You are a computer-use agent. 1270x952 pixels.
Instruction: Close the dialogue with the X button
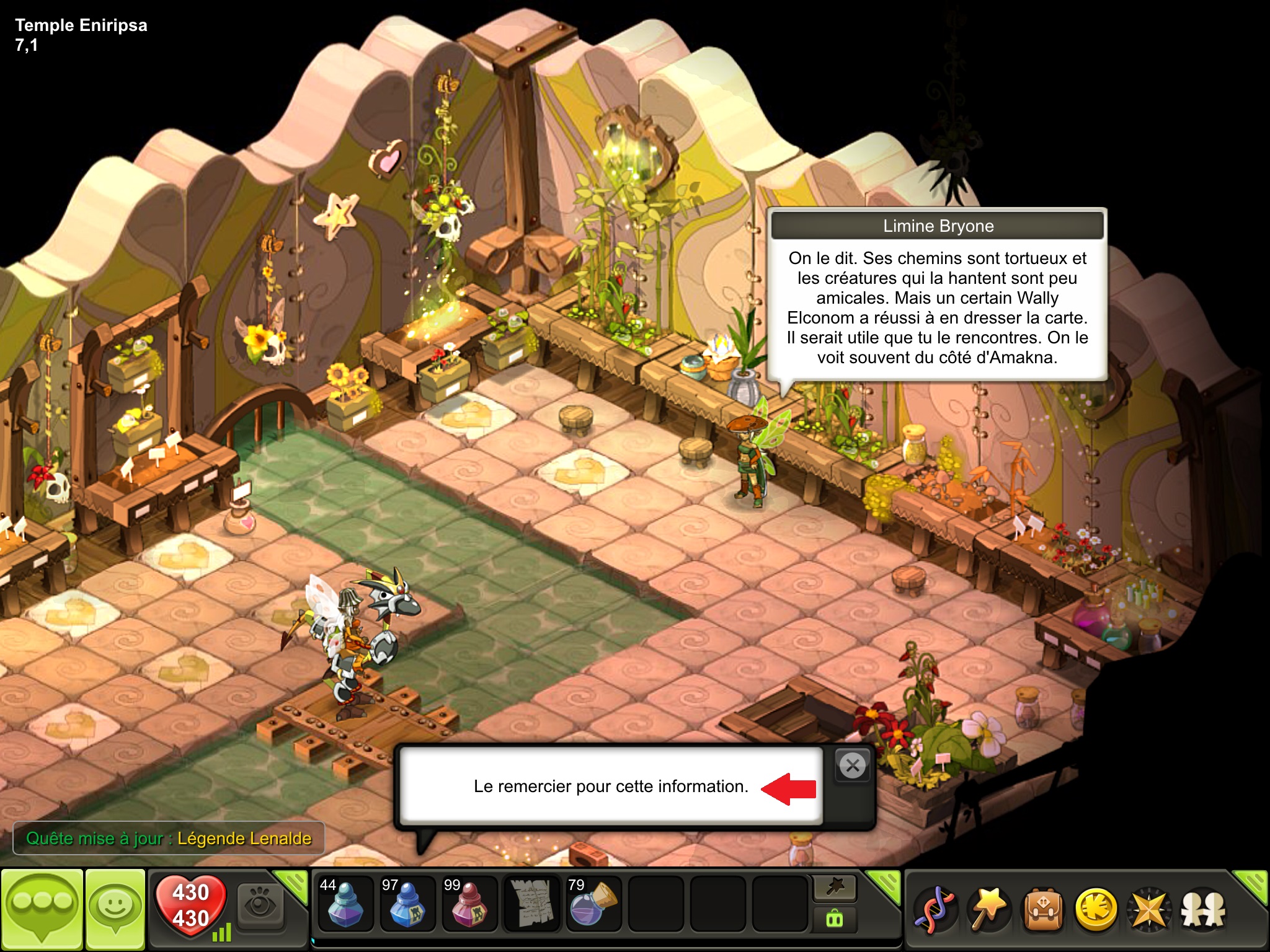coord(853,766)
